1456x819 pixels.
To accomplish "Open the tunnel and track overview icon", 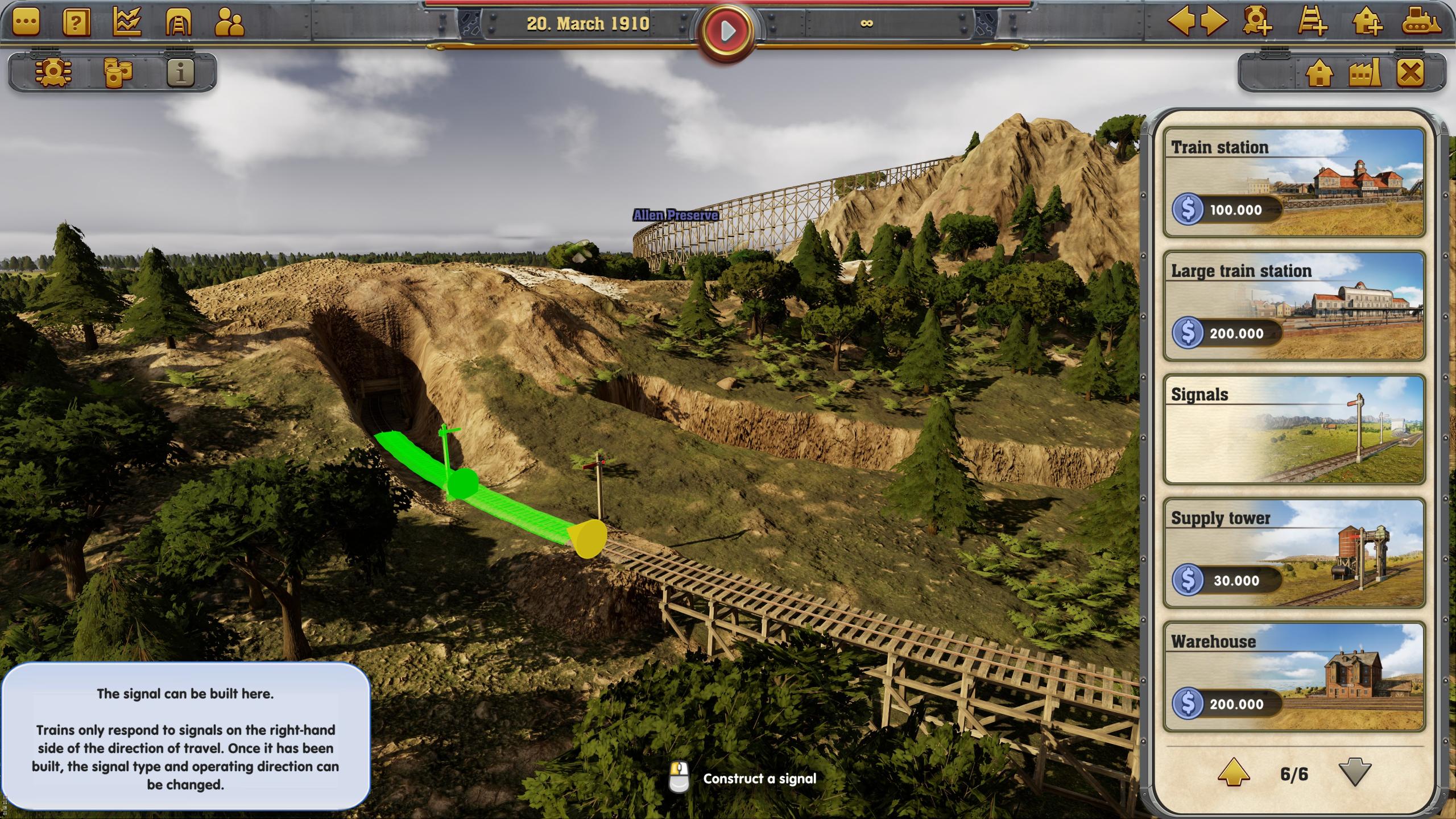I will pos(178,23).
